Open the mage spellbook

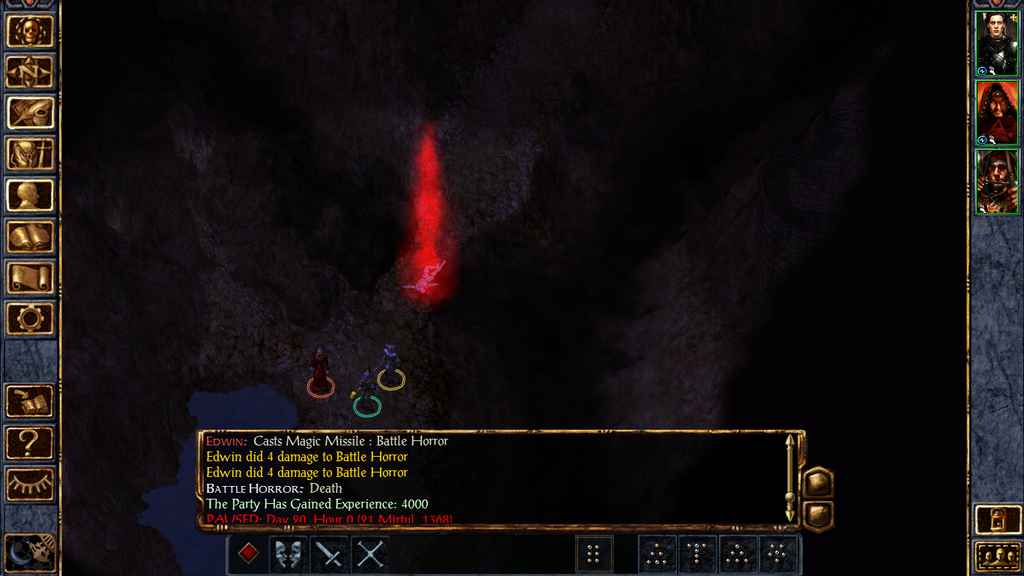pyautogui.click(x=30, y=237)
